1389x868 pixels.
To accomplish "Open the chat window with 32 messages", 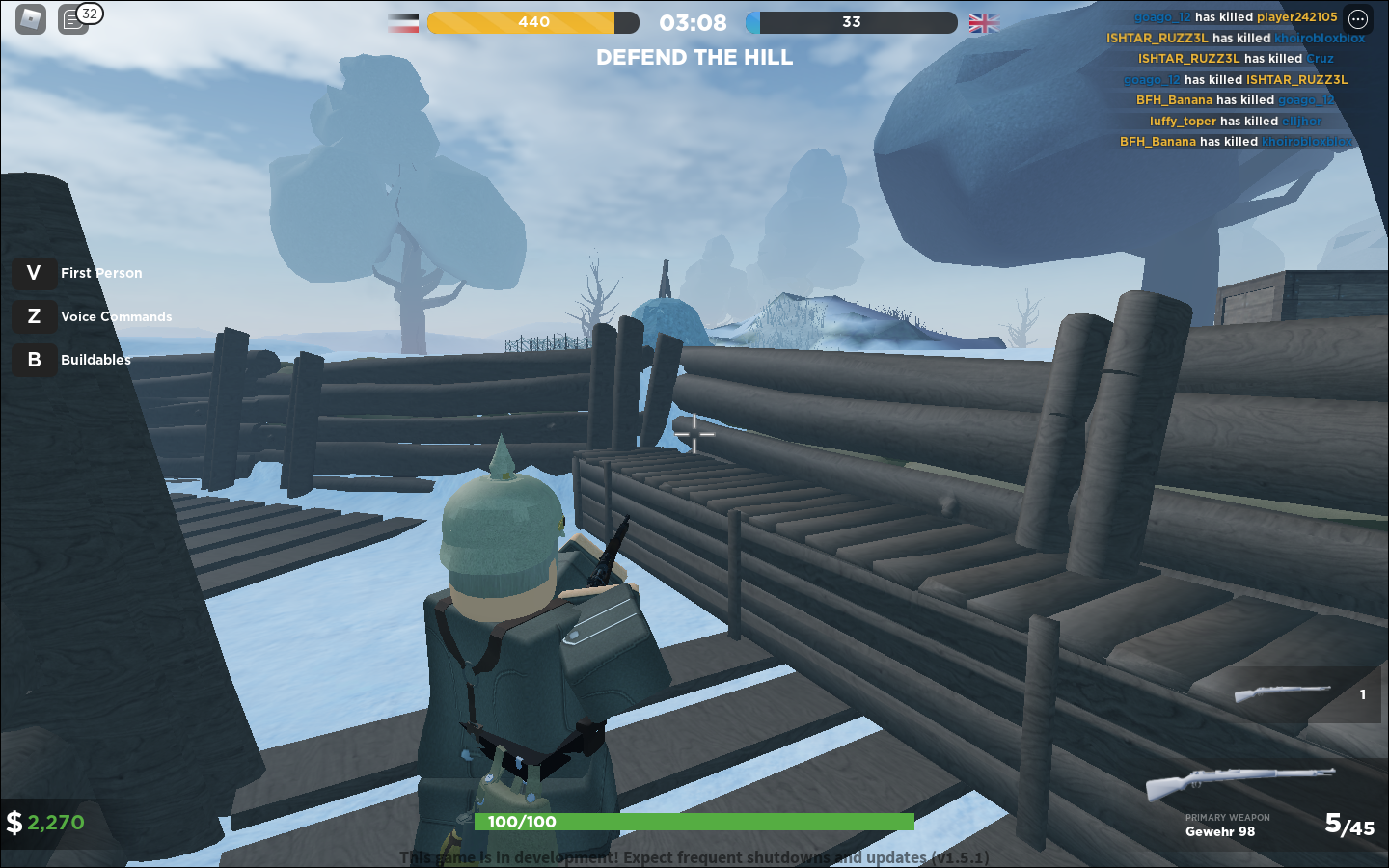I will coord(74,19).
